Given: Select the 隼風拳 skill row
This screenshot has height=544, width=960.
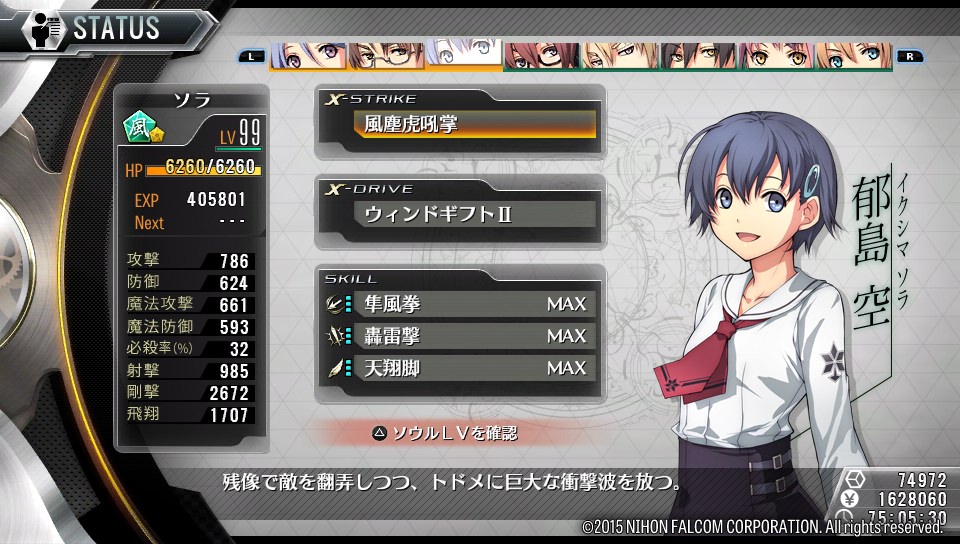Looking at the screenshot, I should click(x=469, y=304).
